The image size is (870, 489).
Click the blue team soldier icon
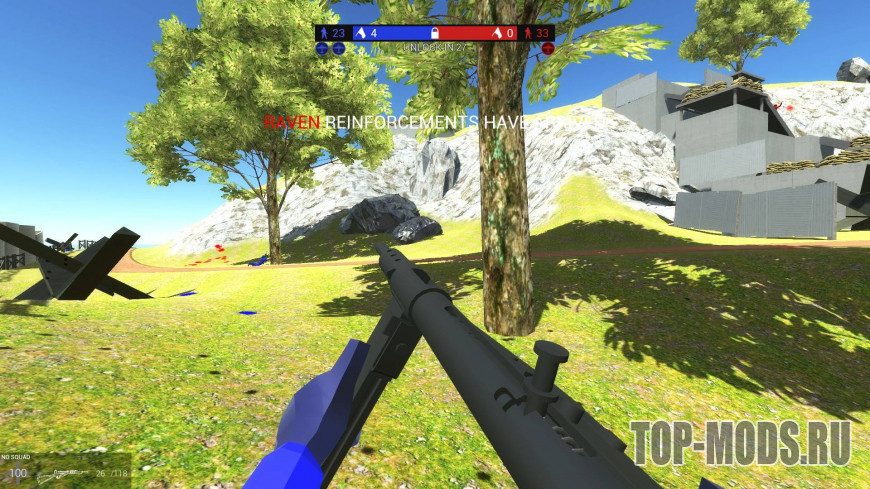323,33
